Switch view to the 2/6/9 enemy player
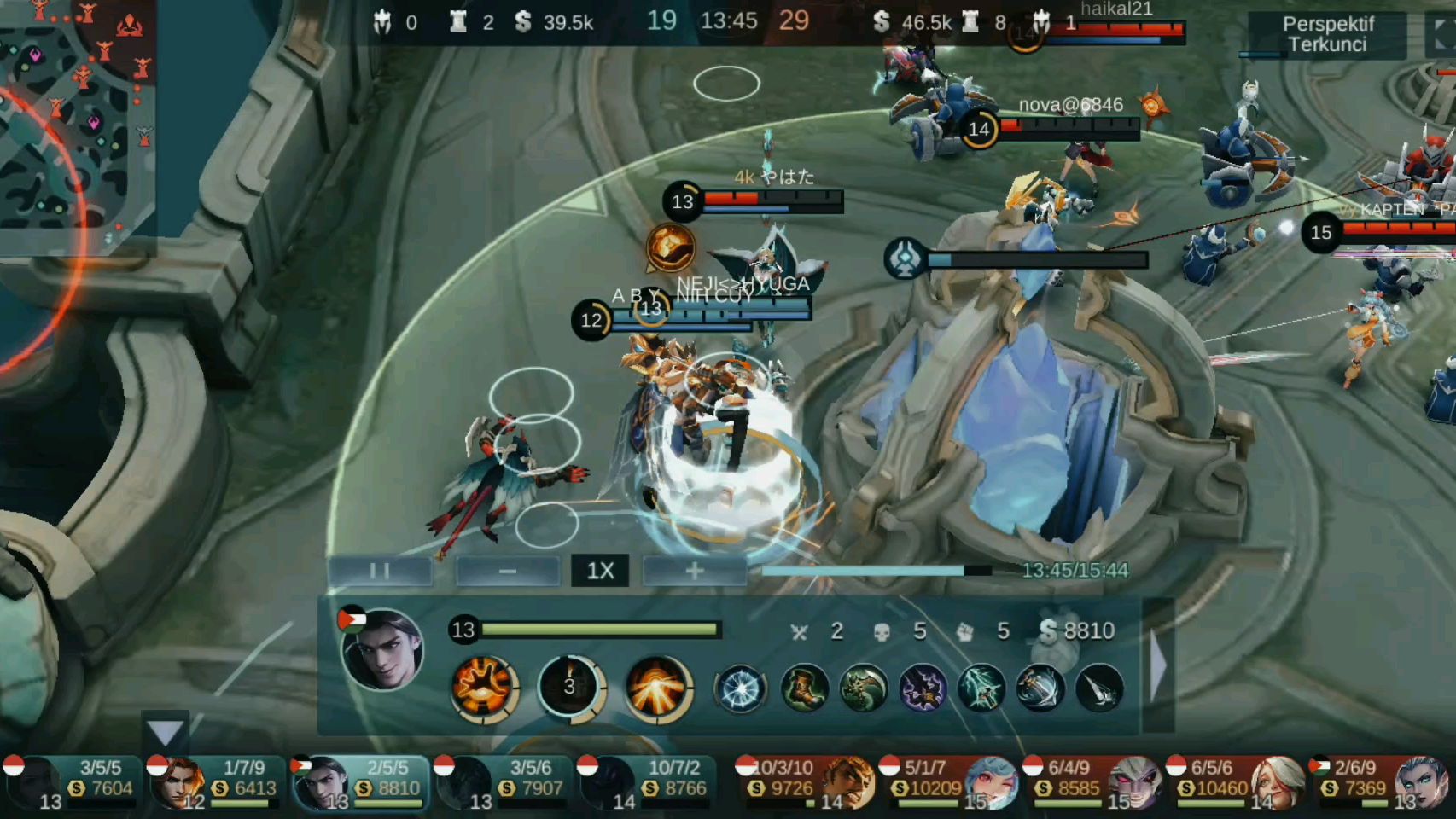1456x819 pixels. 1379,781
